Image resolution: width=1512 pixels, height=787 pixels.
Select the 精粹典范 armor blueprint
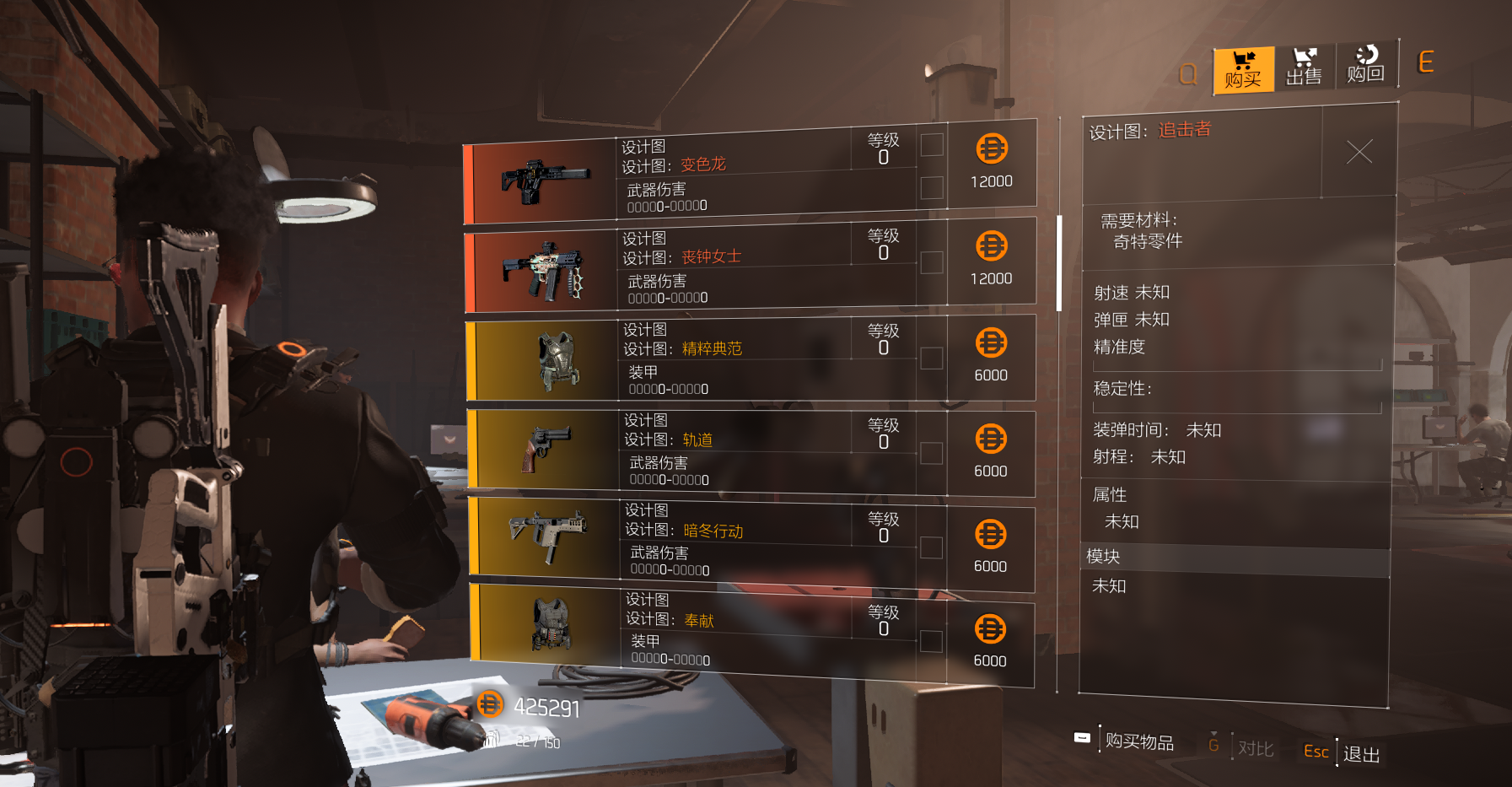[749, 359]
